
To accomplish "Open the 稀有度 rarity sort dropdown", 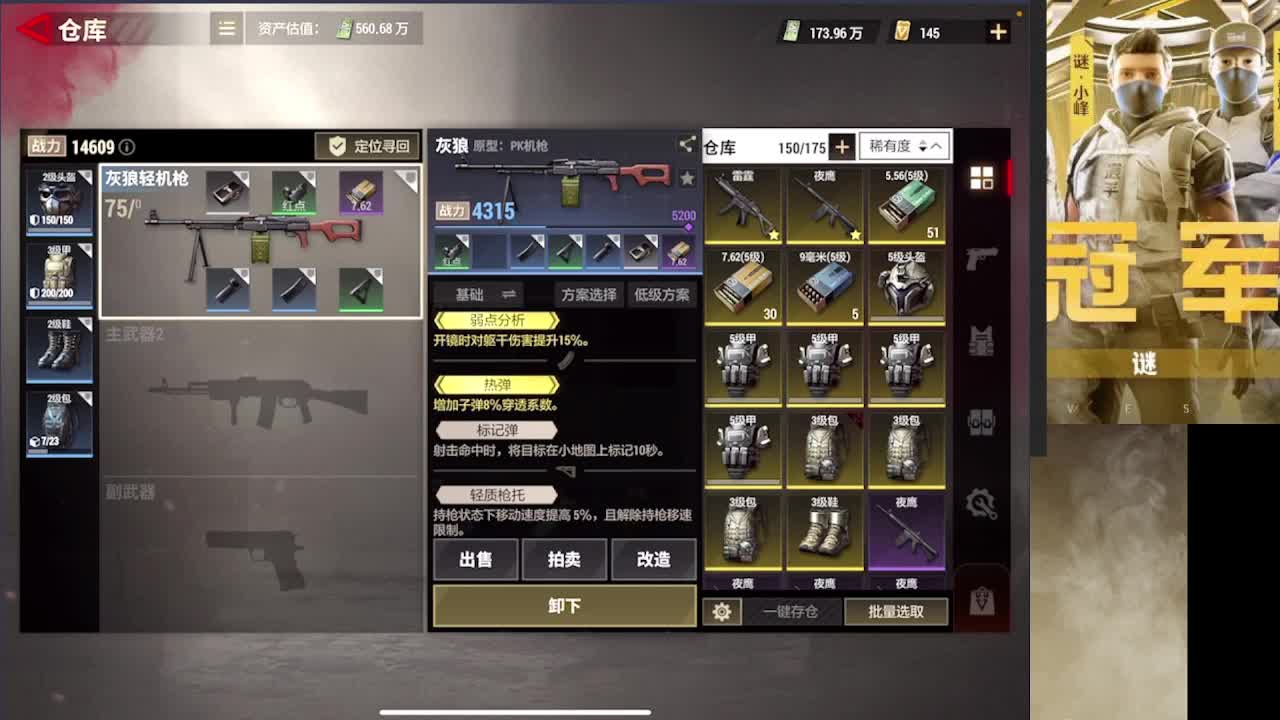I will click(x=893, y=147).
